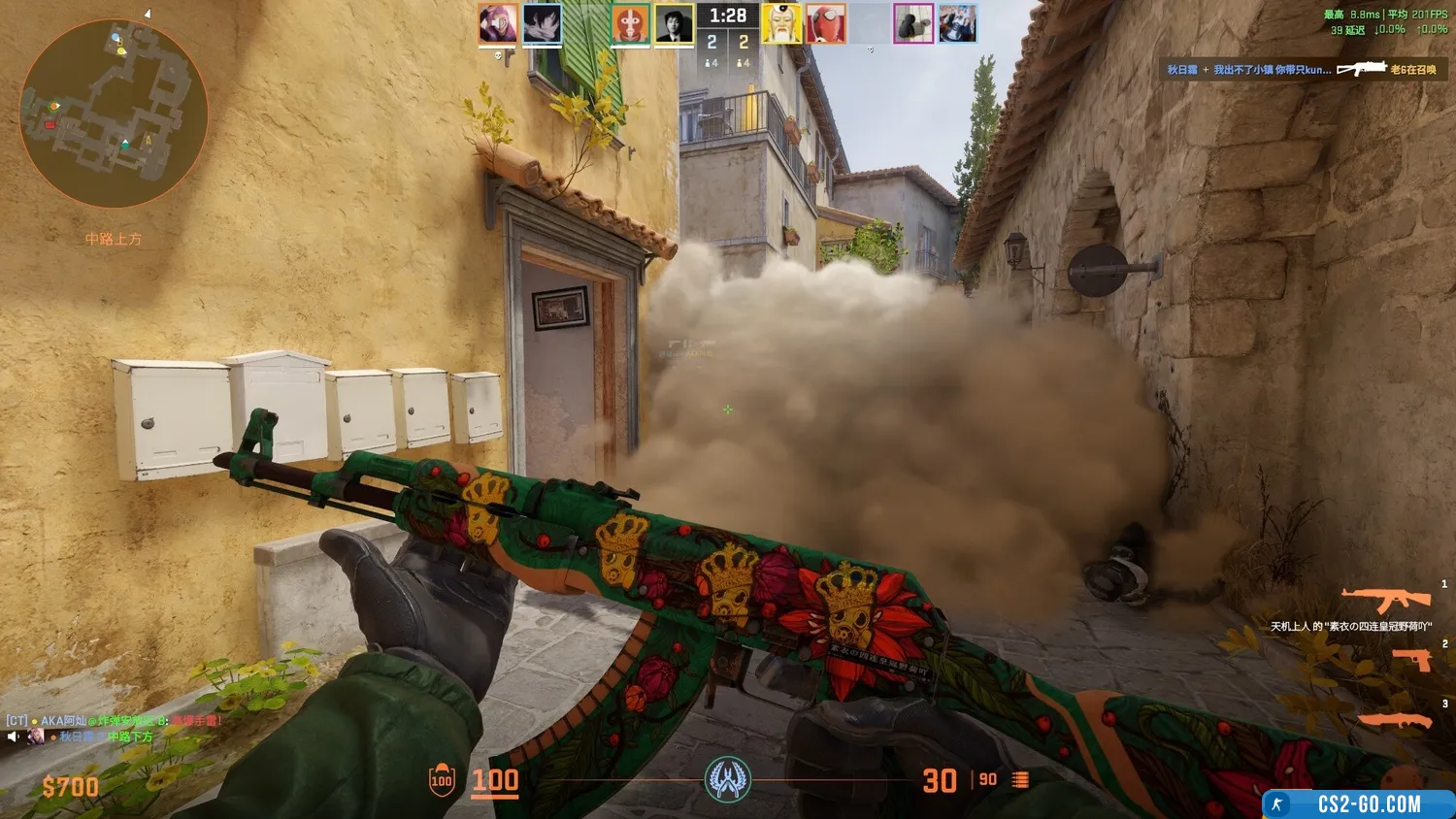Switch to the pistol weapon slot
This screenshot has height=819, width=1456.
(x=1412, y=660)
